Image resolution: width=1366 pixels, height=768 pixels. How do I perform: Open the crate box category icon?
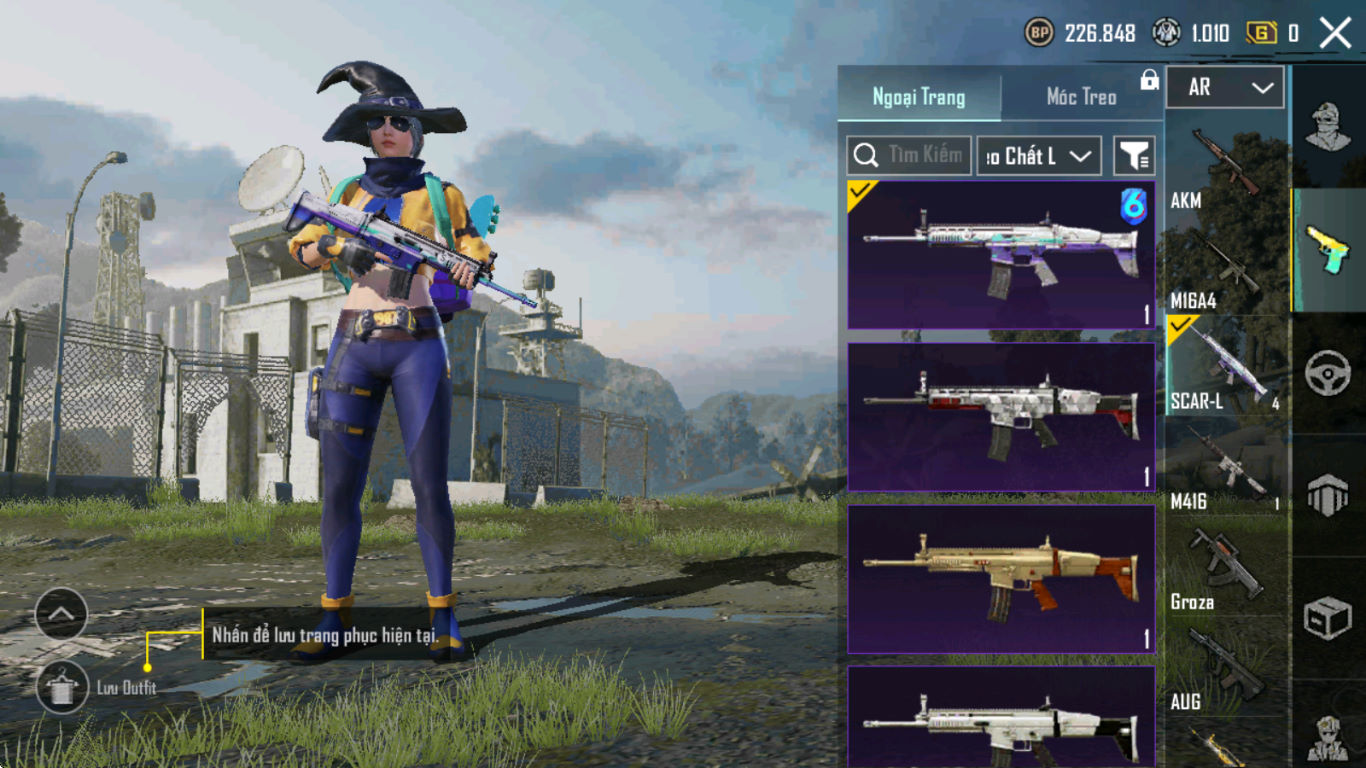coord(1328,619)
